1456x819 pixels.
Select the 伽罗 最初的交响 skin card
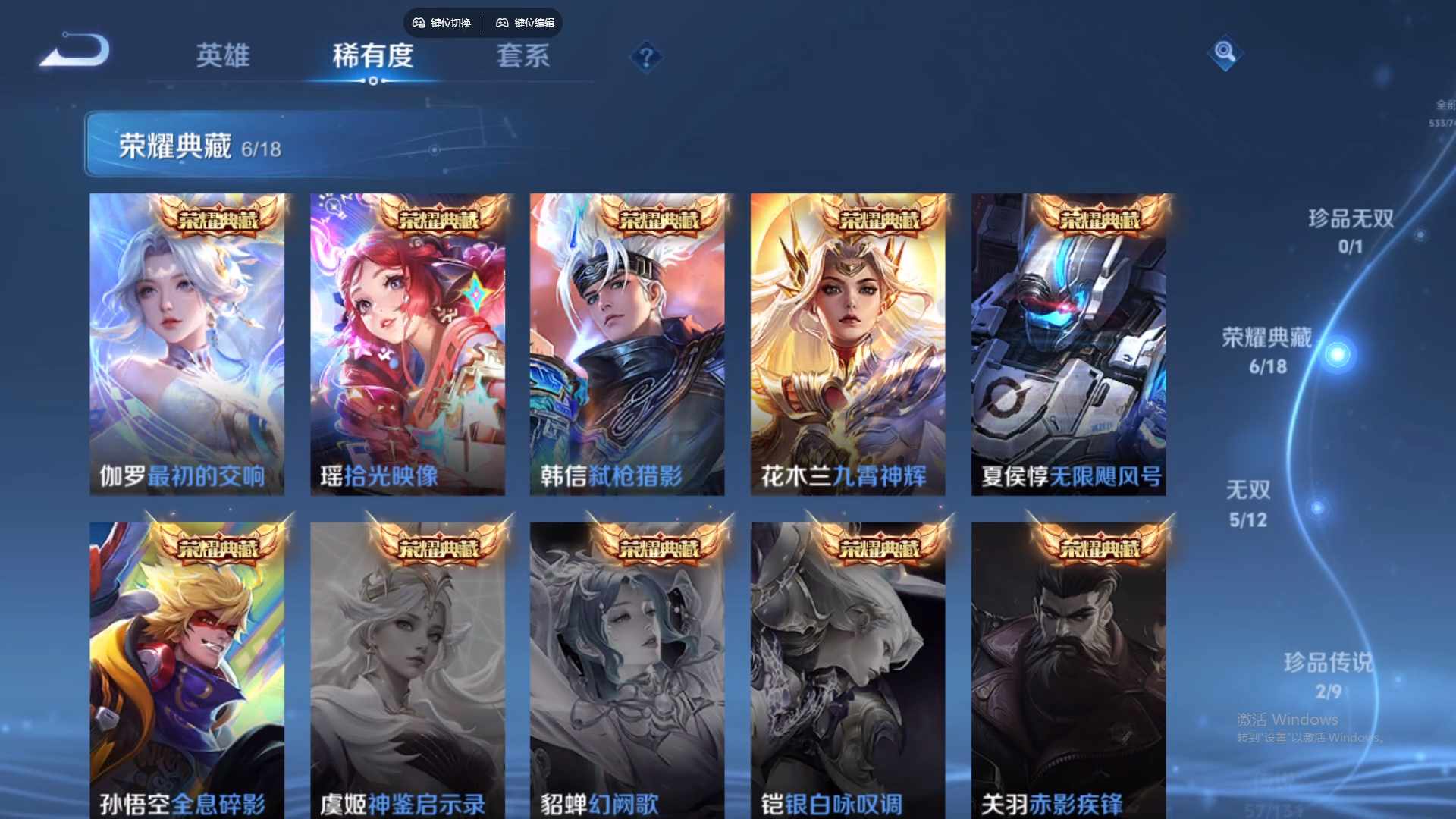[x=187, y=343]
